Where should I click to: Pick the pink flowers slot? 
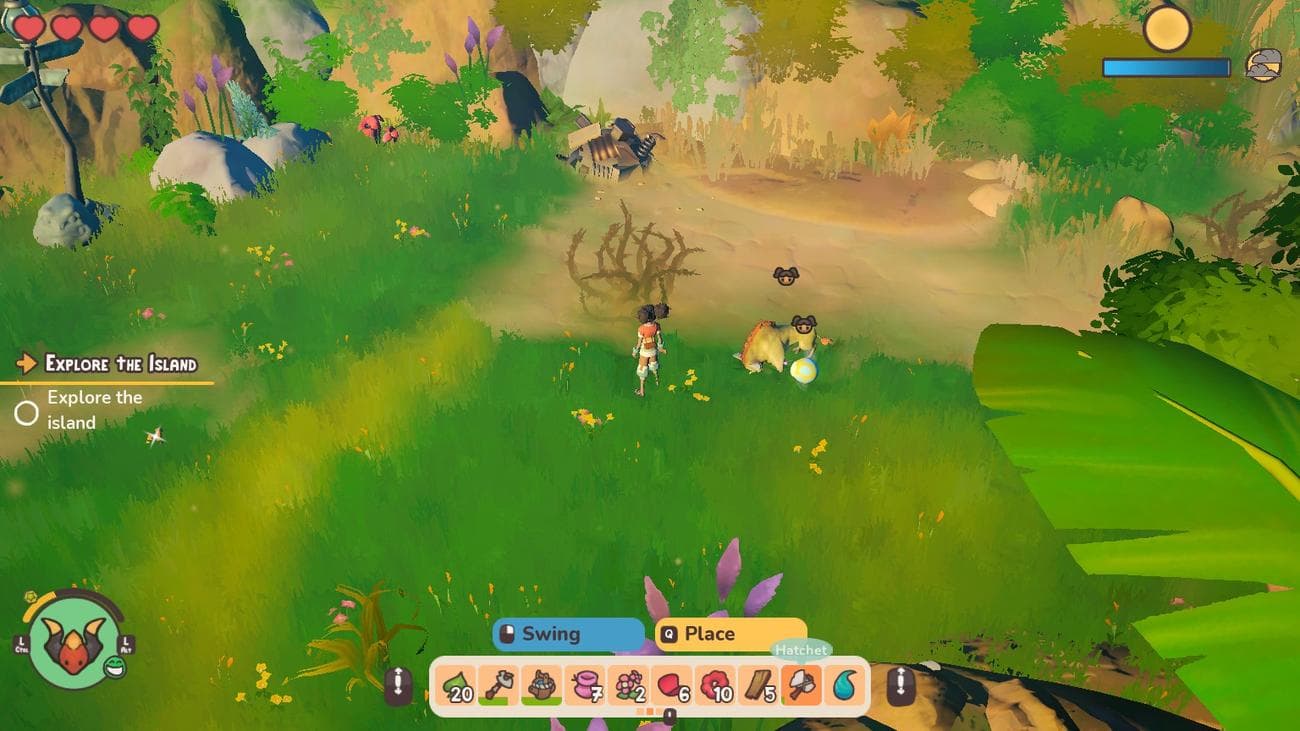pos(628,686)
